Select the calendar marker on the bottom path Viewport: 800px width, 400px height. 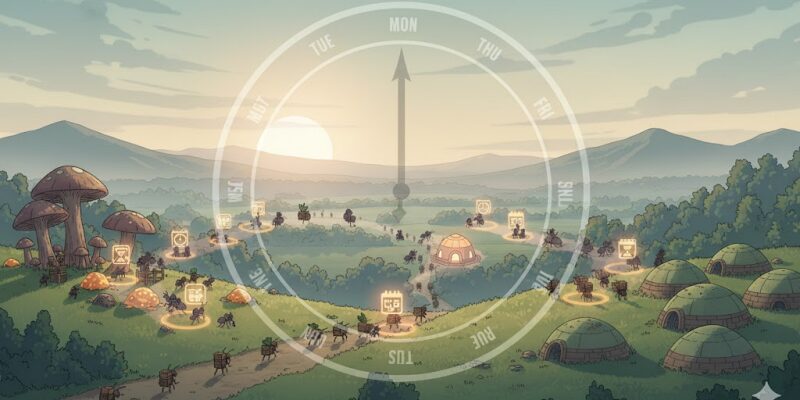[x=391, y=300]
